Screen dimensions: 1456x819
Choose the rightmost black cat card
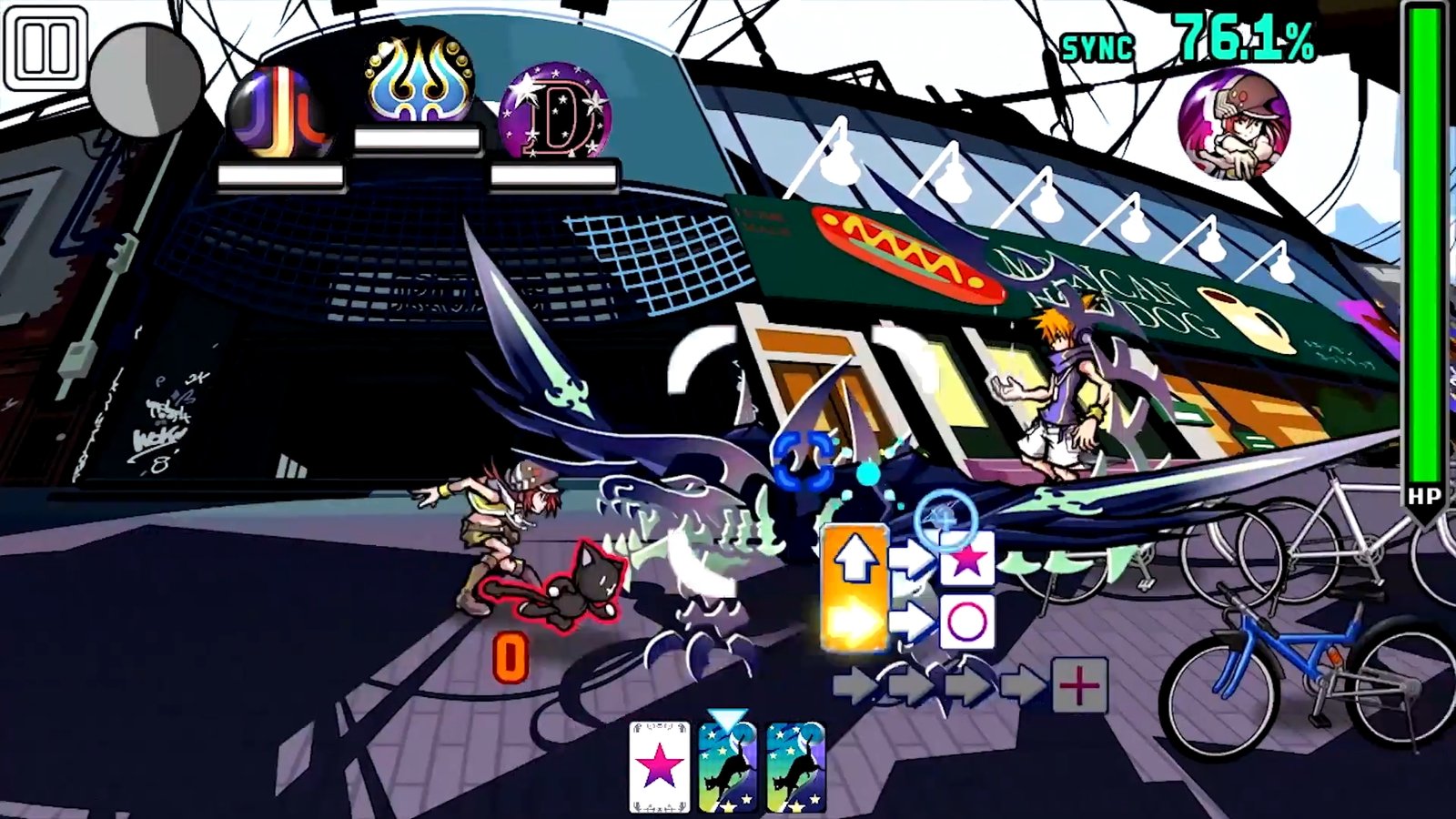pos(794,767)
